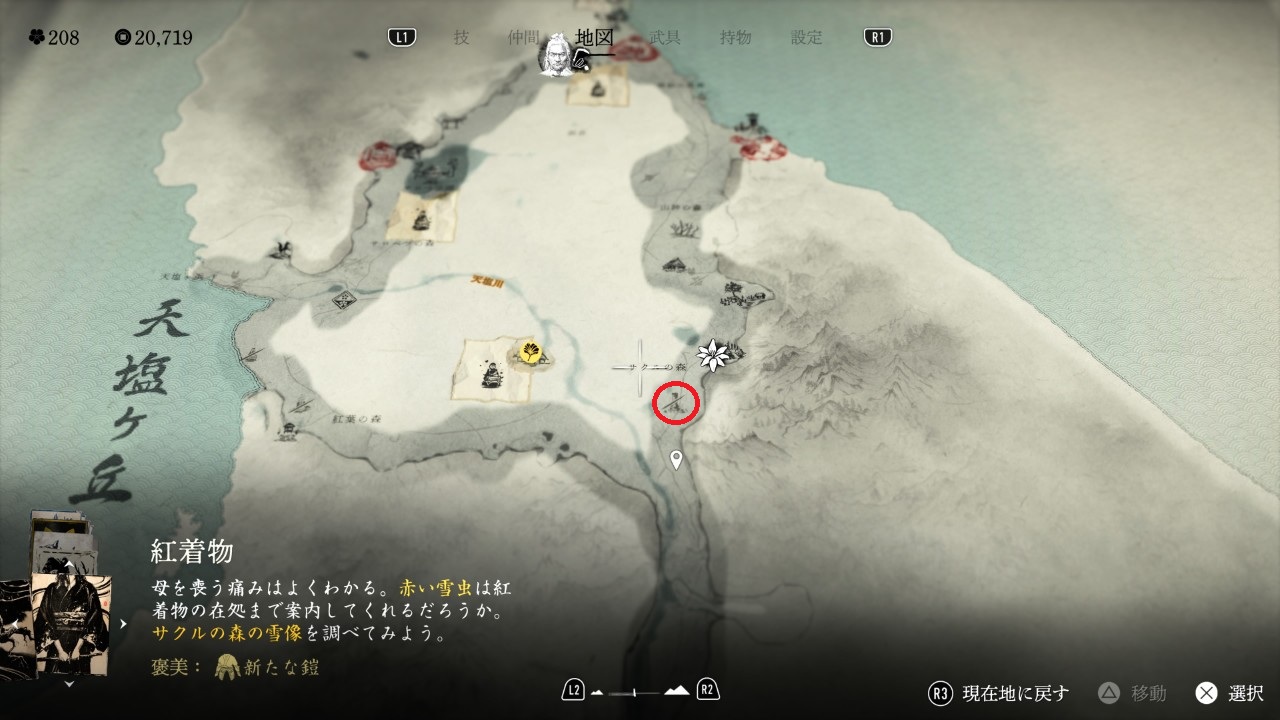Cycle quest cards with the down arrow

[68, 685]
